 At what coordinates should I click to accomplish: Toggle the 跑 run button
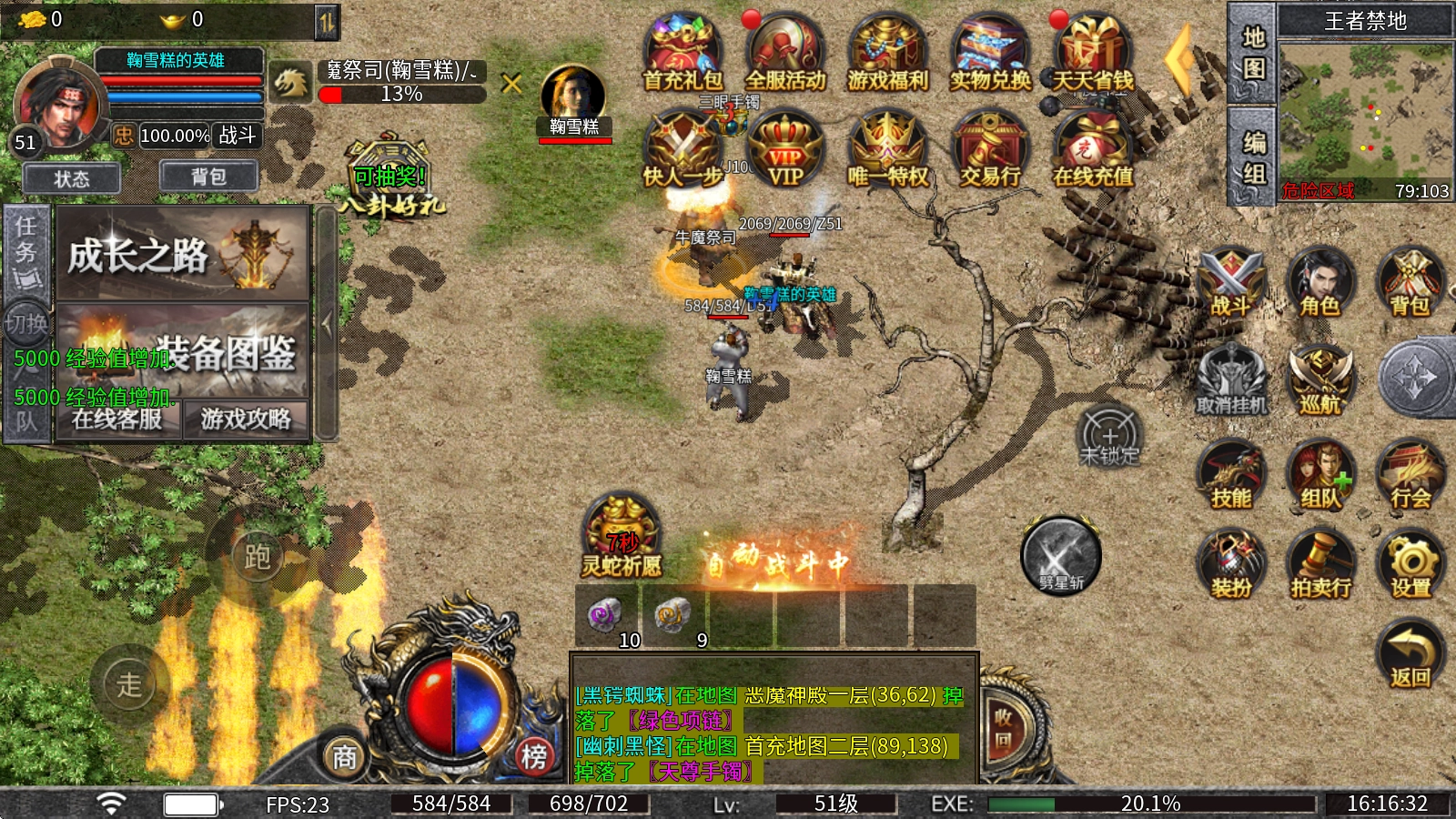257,556
